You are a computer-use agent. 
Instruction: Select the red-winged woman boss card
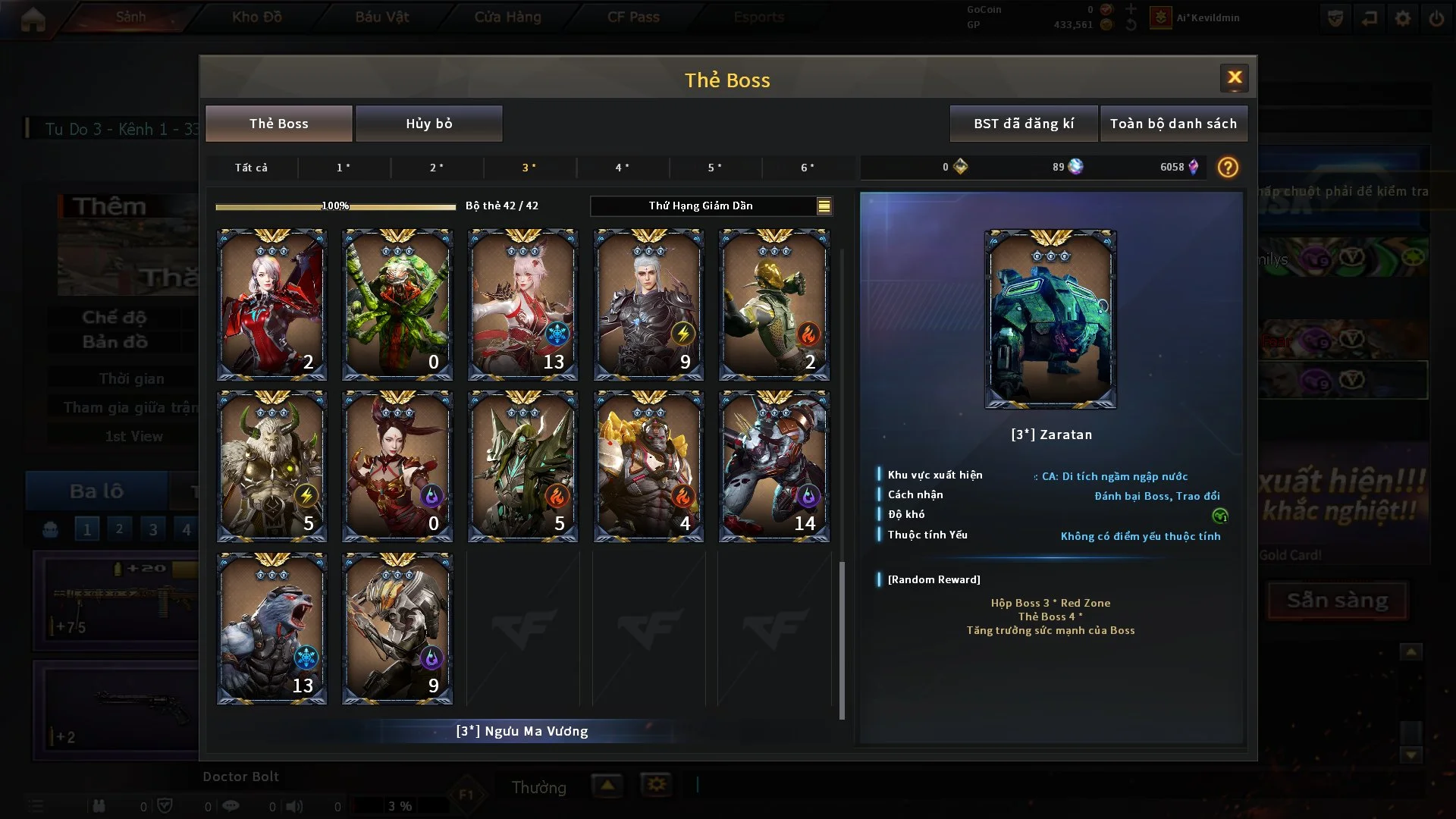point(271,305)
